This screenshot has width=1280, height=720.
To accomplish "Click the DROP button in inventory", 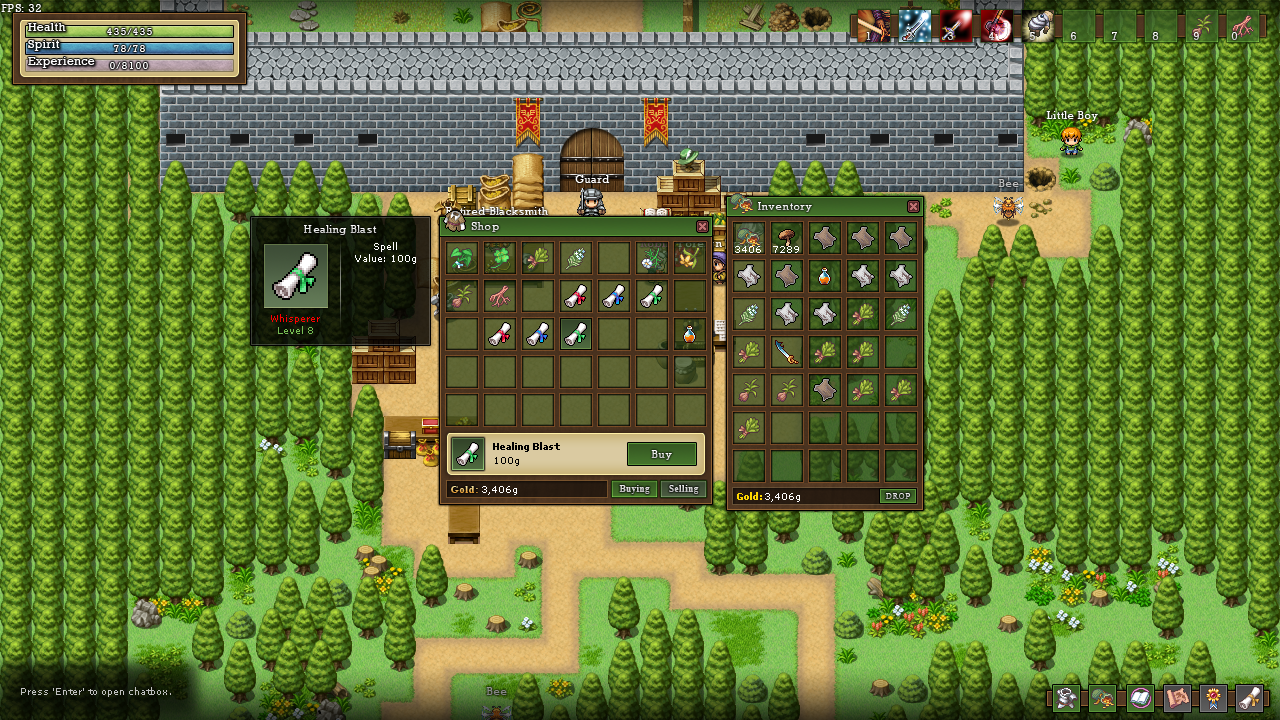I will click(x=897, y=496).
